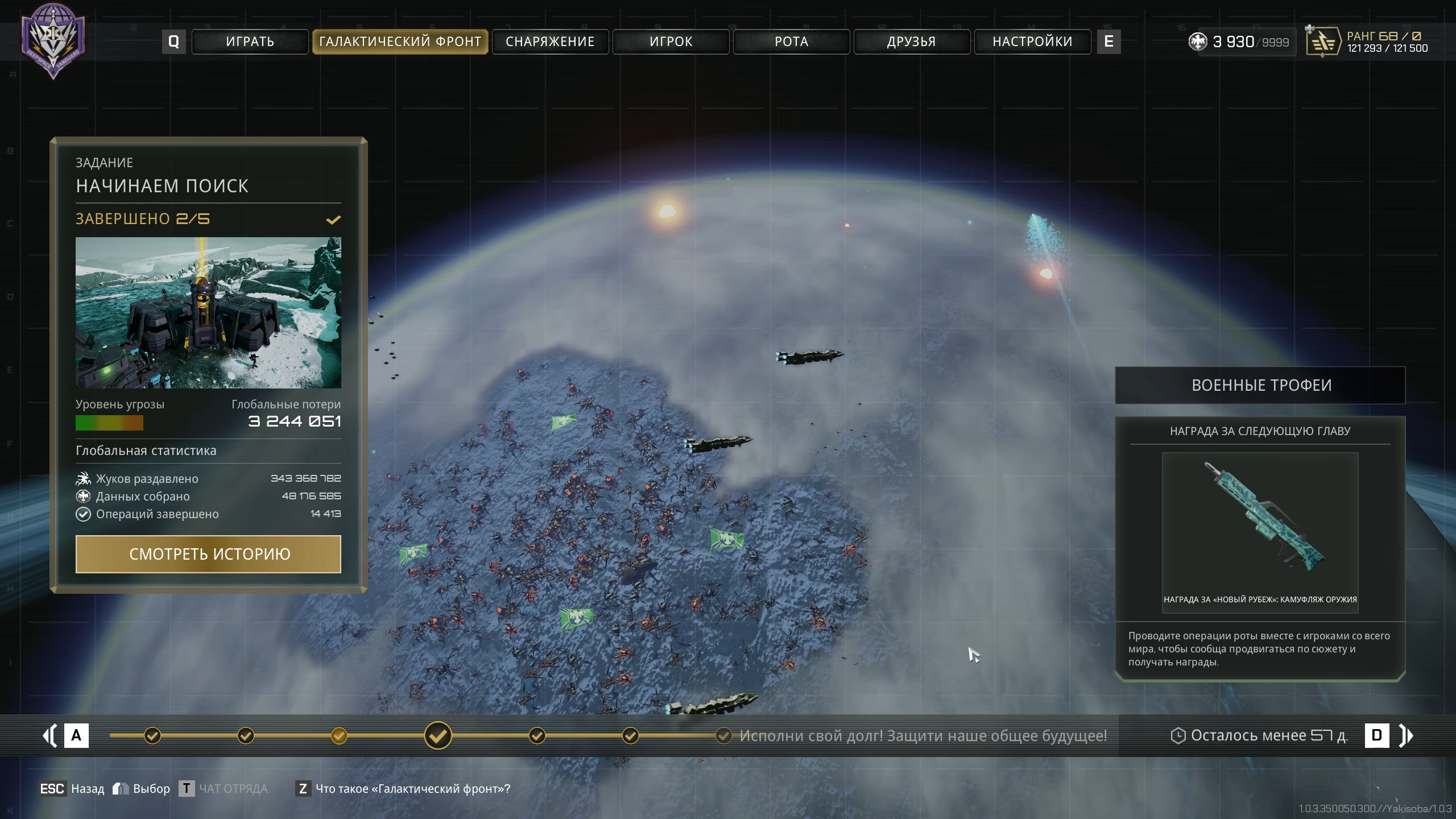This screenshot has width=1456, height=819.
Task: Select the ГАЛАКТИЧЕСКИЙ ФРОНТ tab
Action: pos(400,42)
